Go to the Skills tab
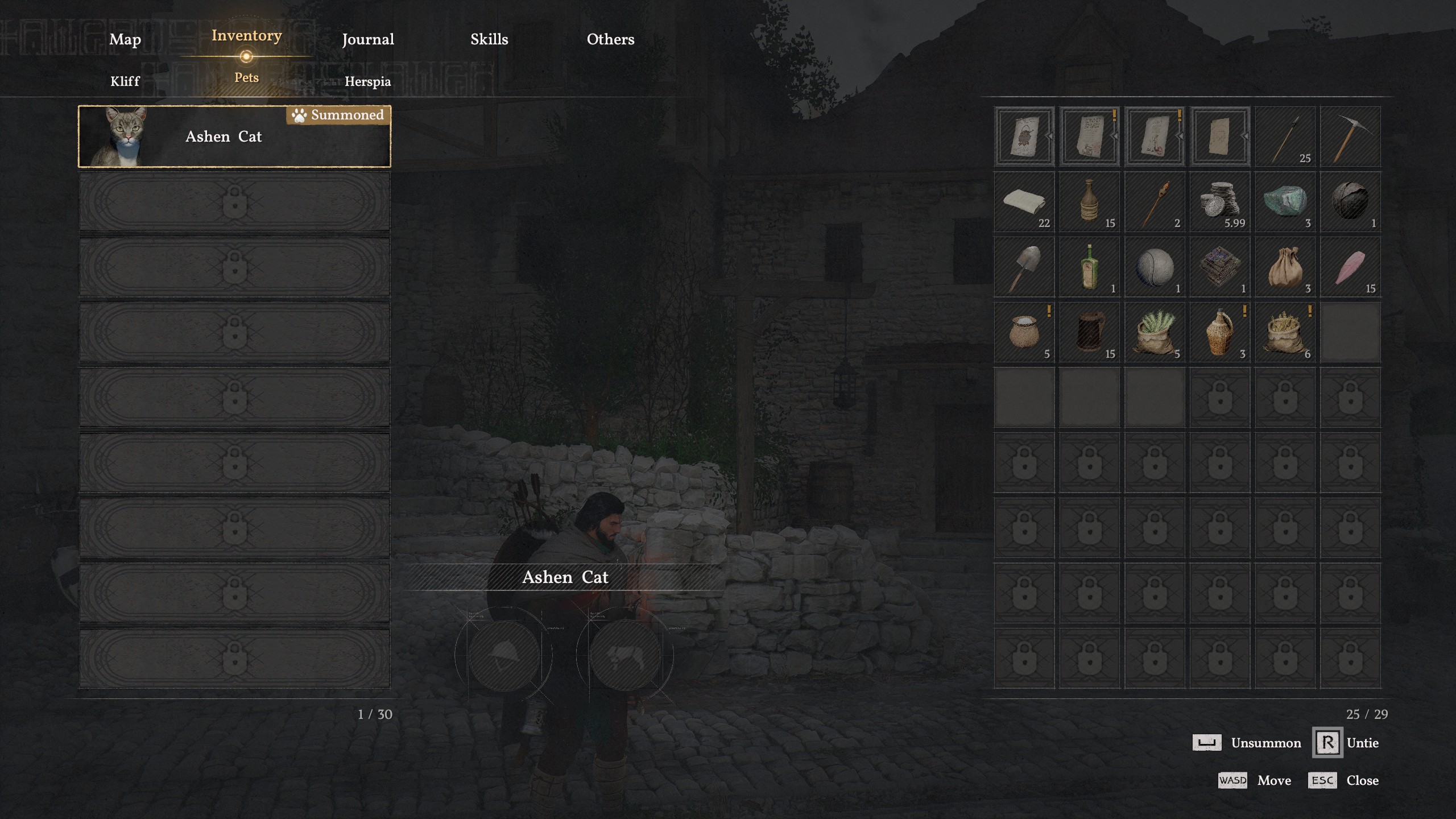 489,39
